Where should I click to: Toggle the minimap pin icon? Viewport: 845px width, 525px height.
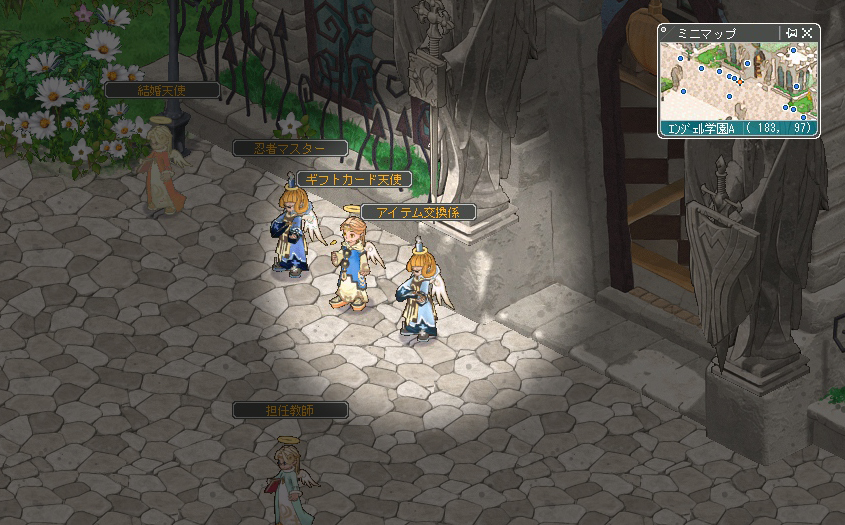pos(792,33)
